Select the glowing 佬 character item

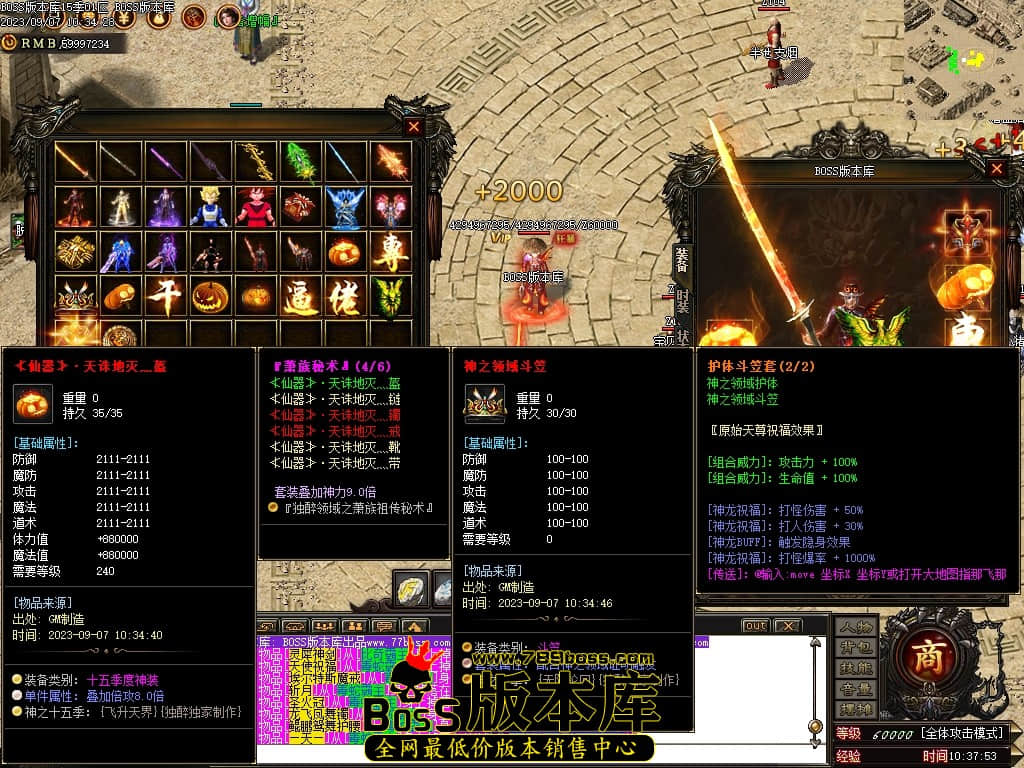pyautogui.click(x=346, y=297)
